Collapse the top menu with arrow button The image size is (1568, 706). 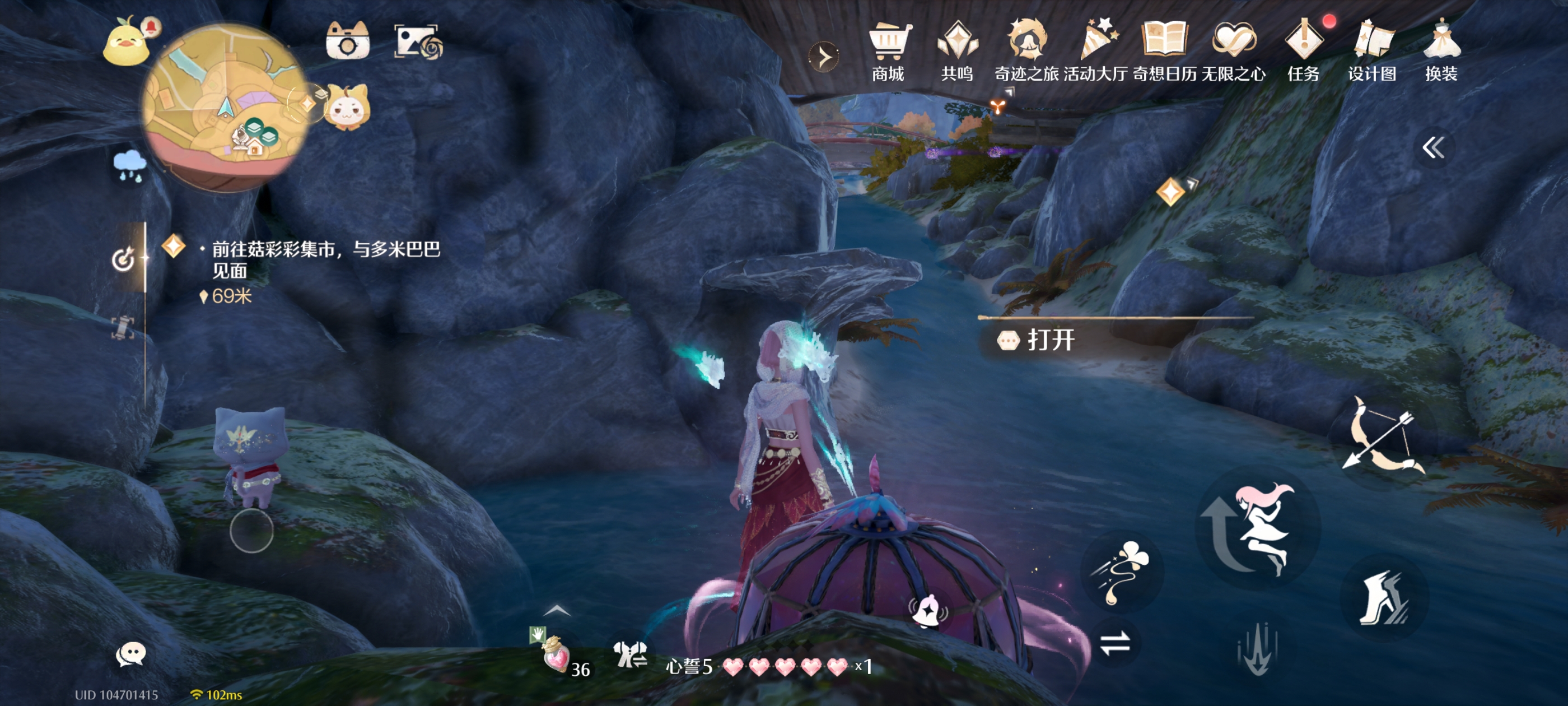824,57
